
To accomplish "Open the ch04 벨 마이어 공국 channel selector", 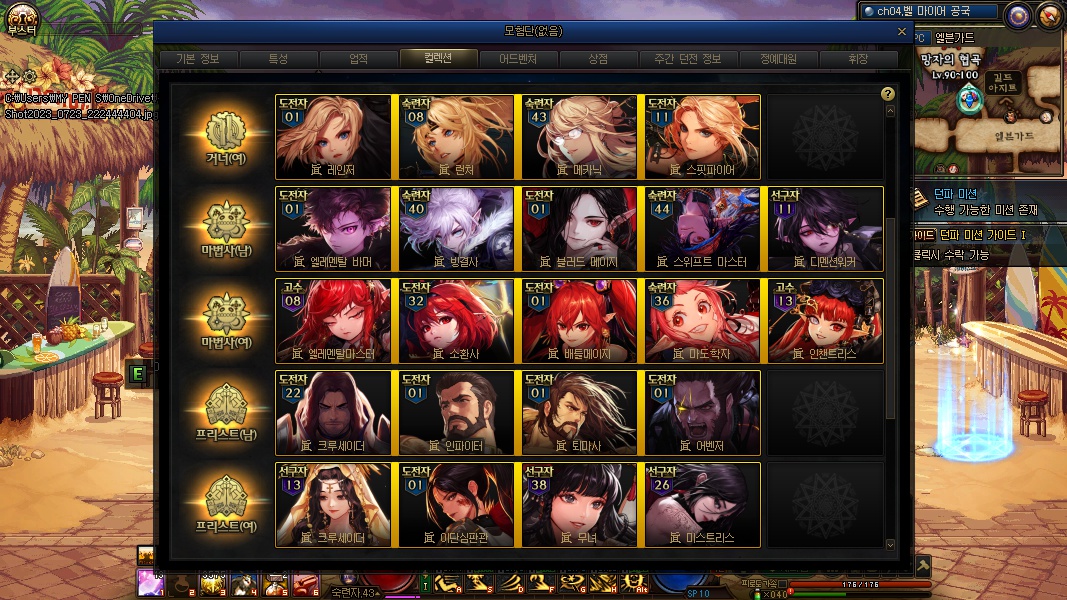I will point(930,12).
